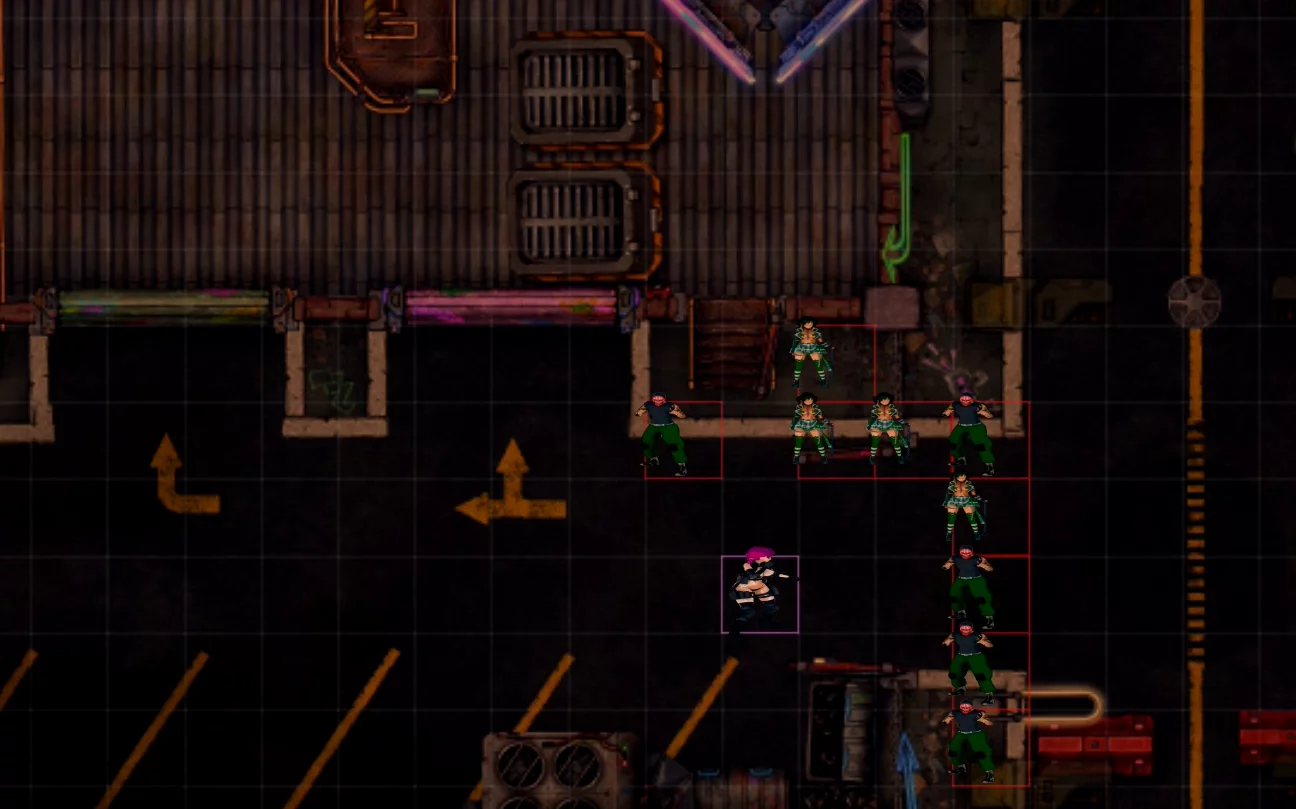The image size is (1296, 809).
Task: Target the schoolgirl enemy beside the stairs
Action: tap(809, 351)
